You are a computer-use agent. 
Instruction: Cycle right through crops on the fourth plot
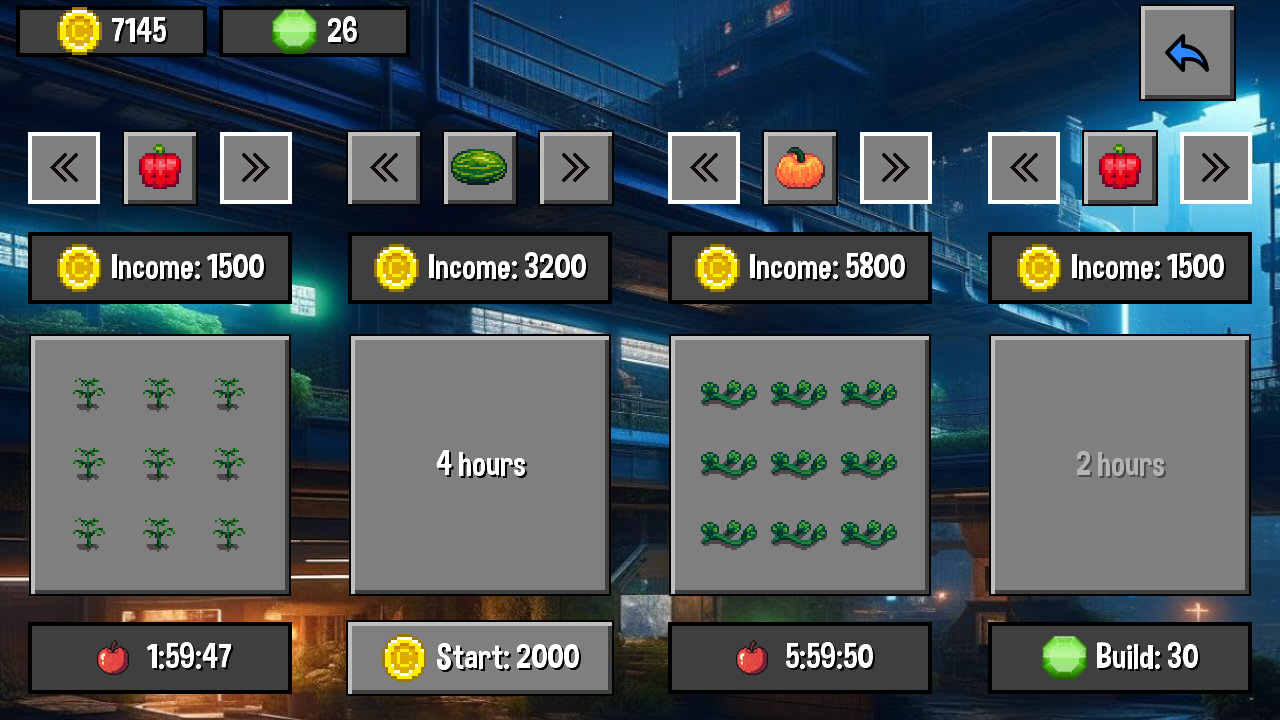(1215, 167)
